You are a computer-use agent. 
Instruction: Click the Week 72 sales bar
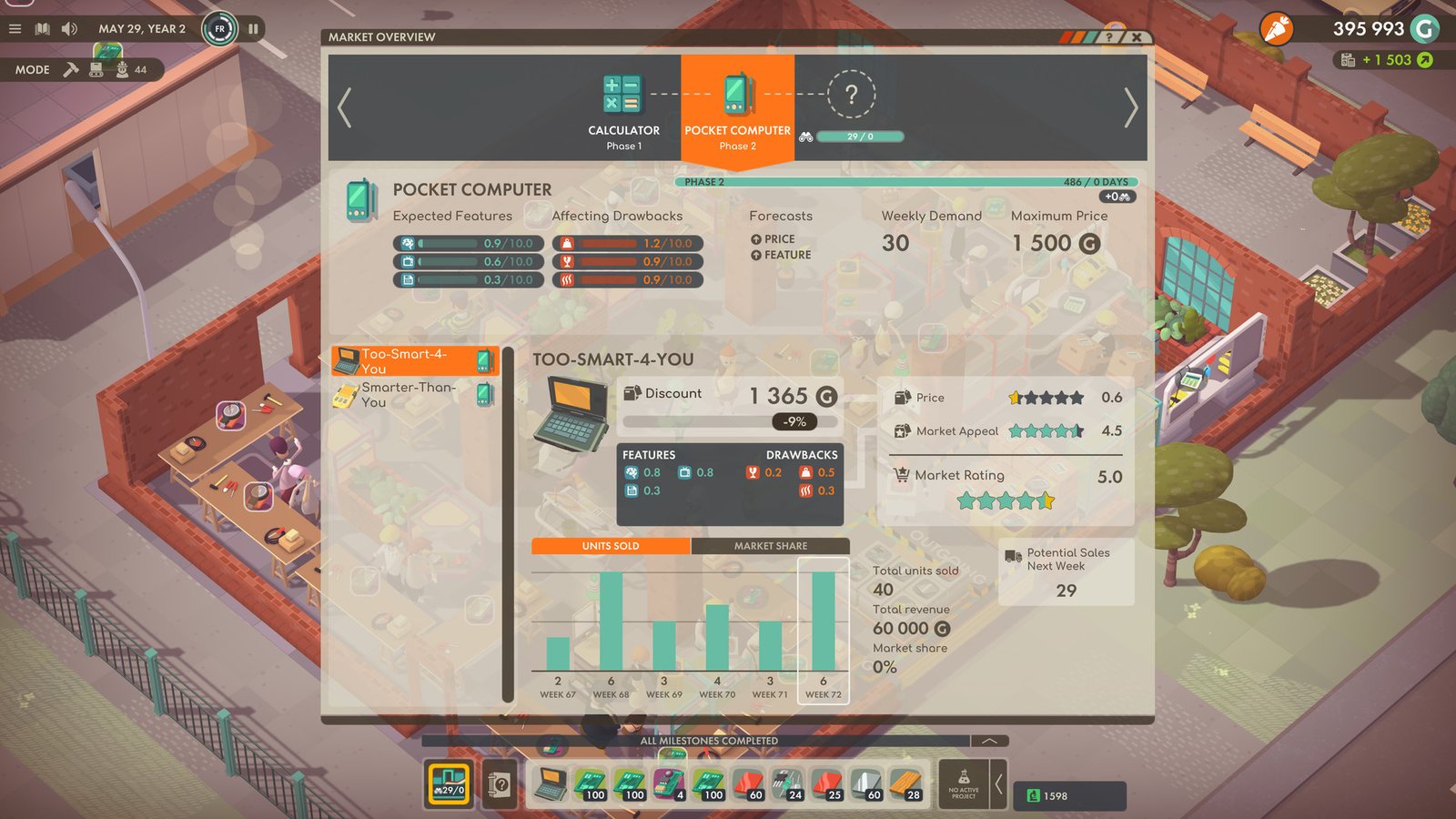(824, 623)
